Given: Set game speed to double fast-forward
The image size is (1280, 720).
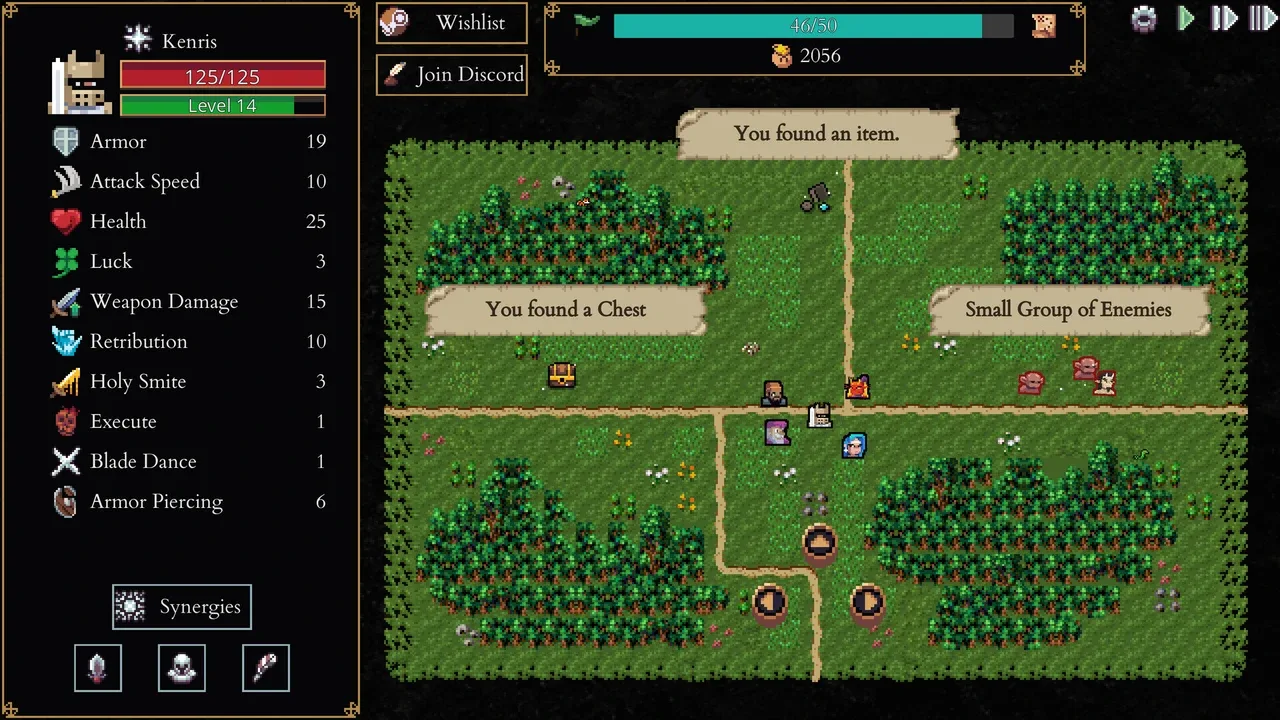Looking at the screenshot, I should click(x=1224, y=19).
